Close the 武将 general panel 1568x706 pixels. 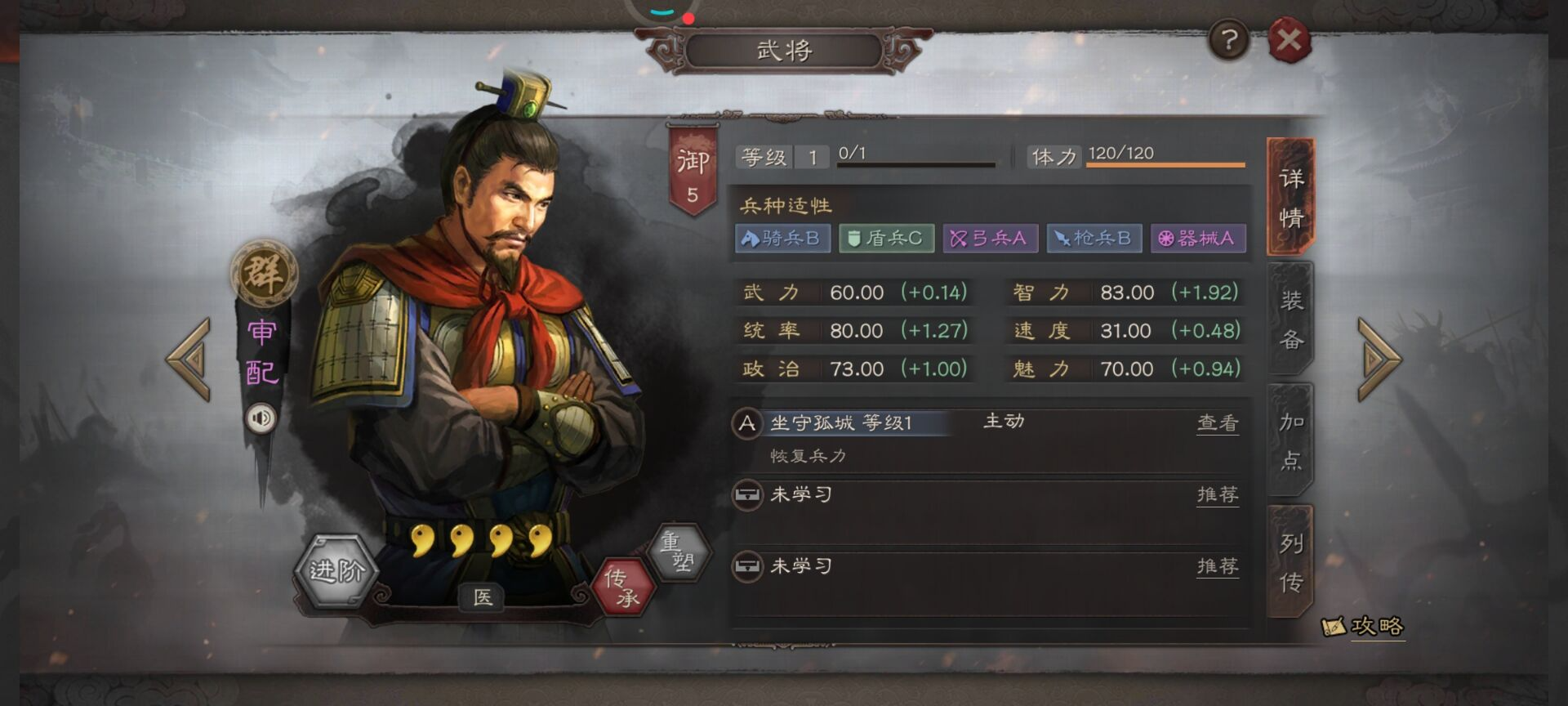[x=1289, y=40]
